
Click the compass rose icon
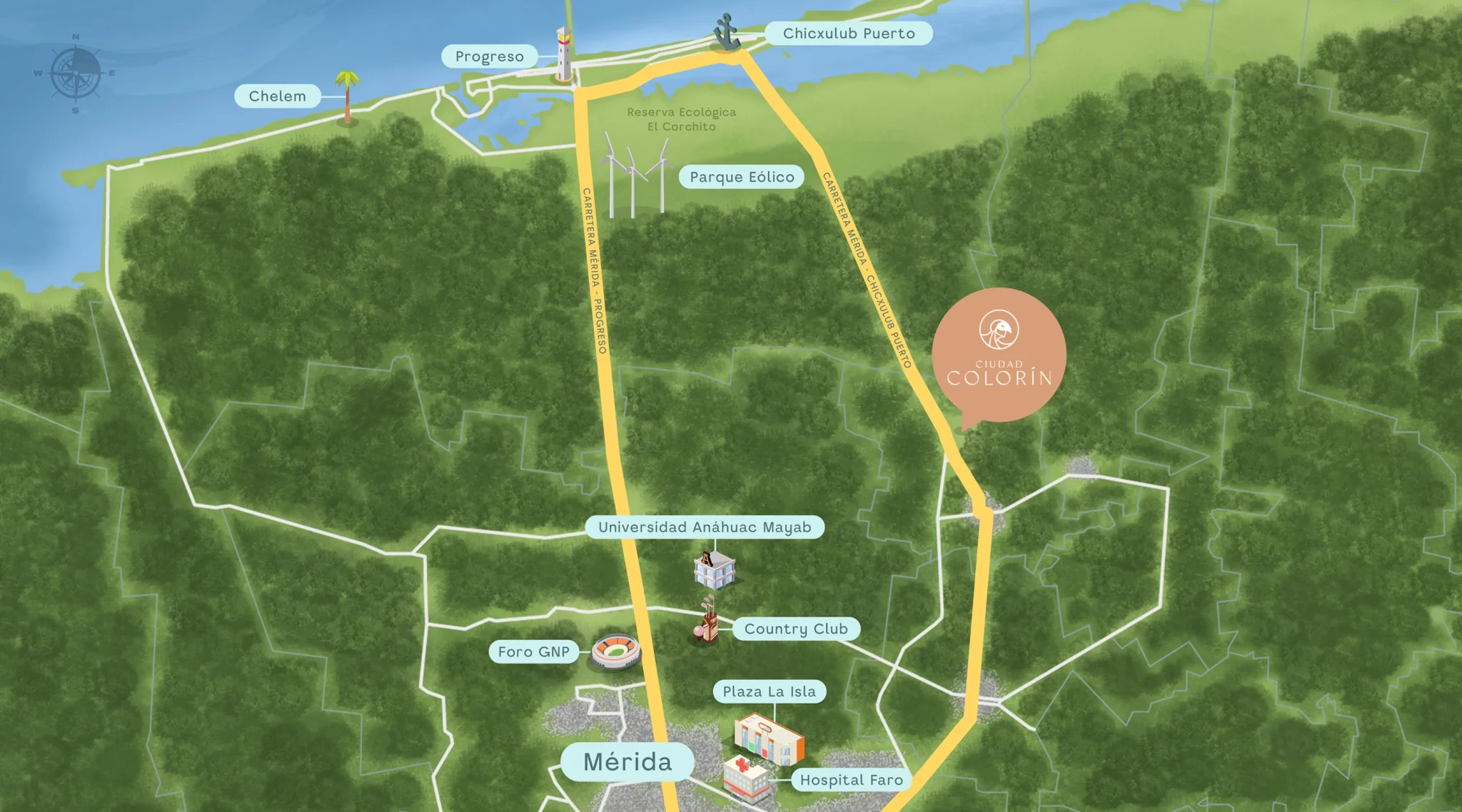[x=76, y=73]
